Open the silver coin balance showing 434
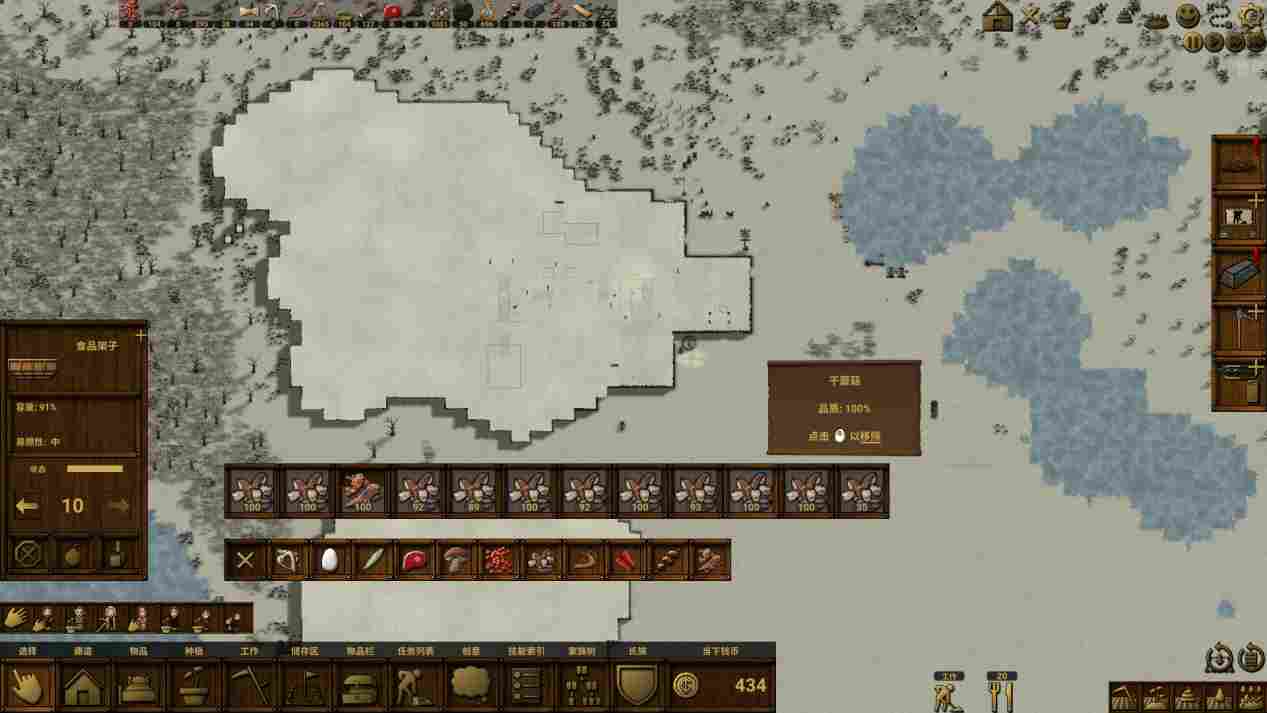Image resolution: width=1267 pixels, height=713 pixels. point(722,686)
